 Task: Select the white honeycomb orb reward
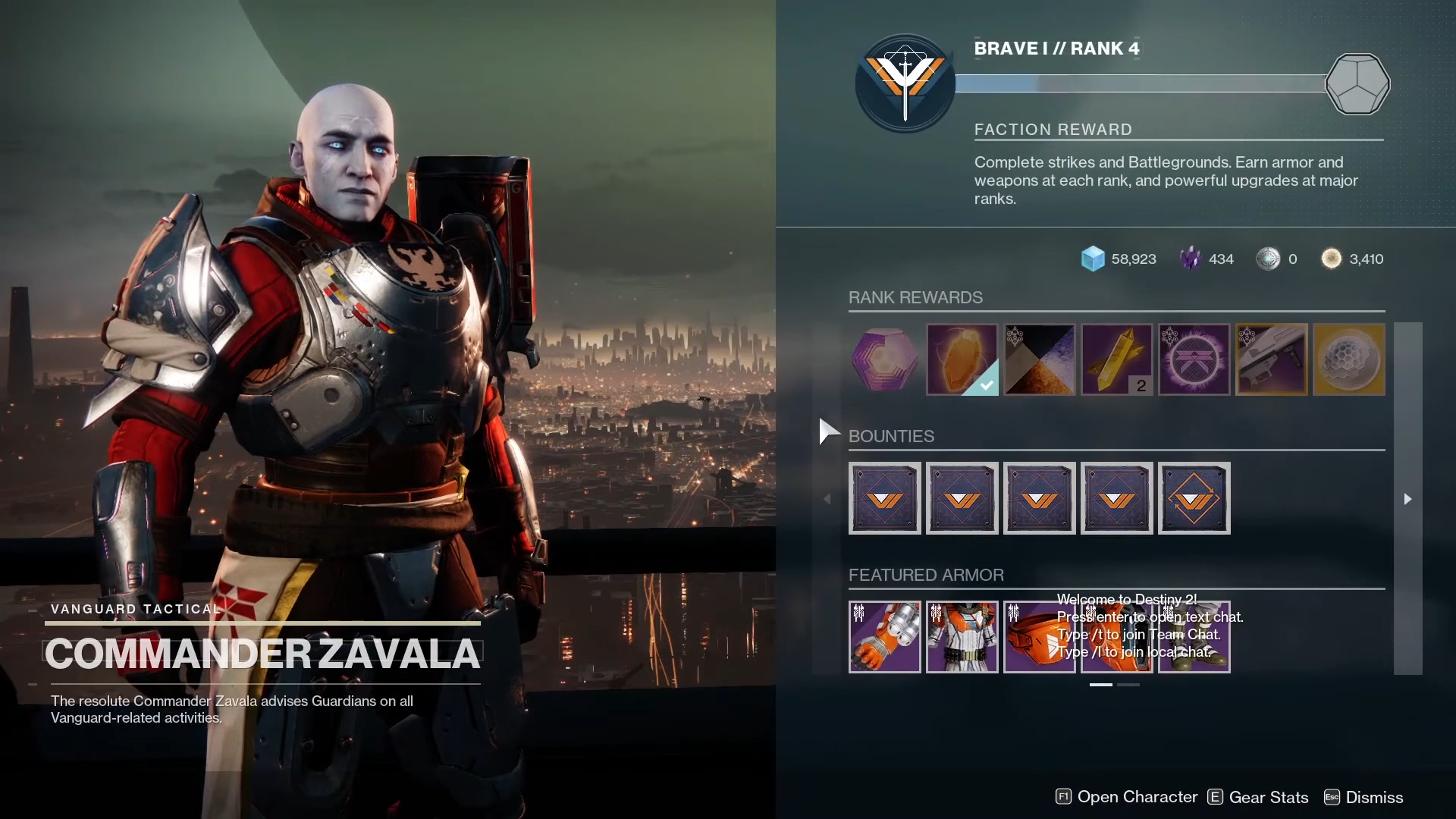tap(1348, 359)
